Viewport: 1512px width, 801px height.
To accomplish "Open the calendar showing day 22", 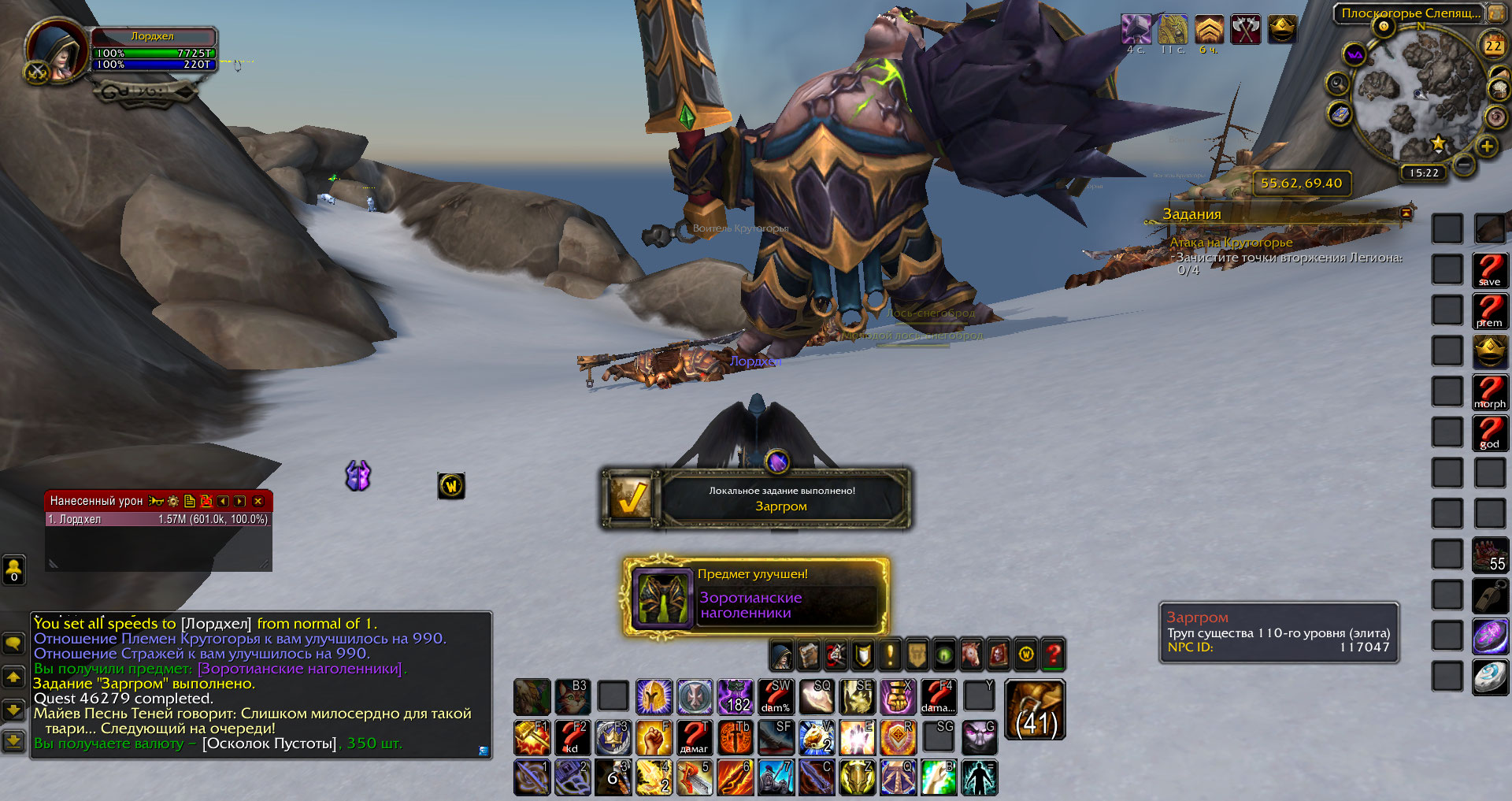I will pos(1493,46).
